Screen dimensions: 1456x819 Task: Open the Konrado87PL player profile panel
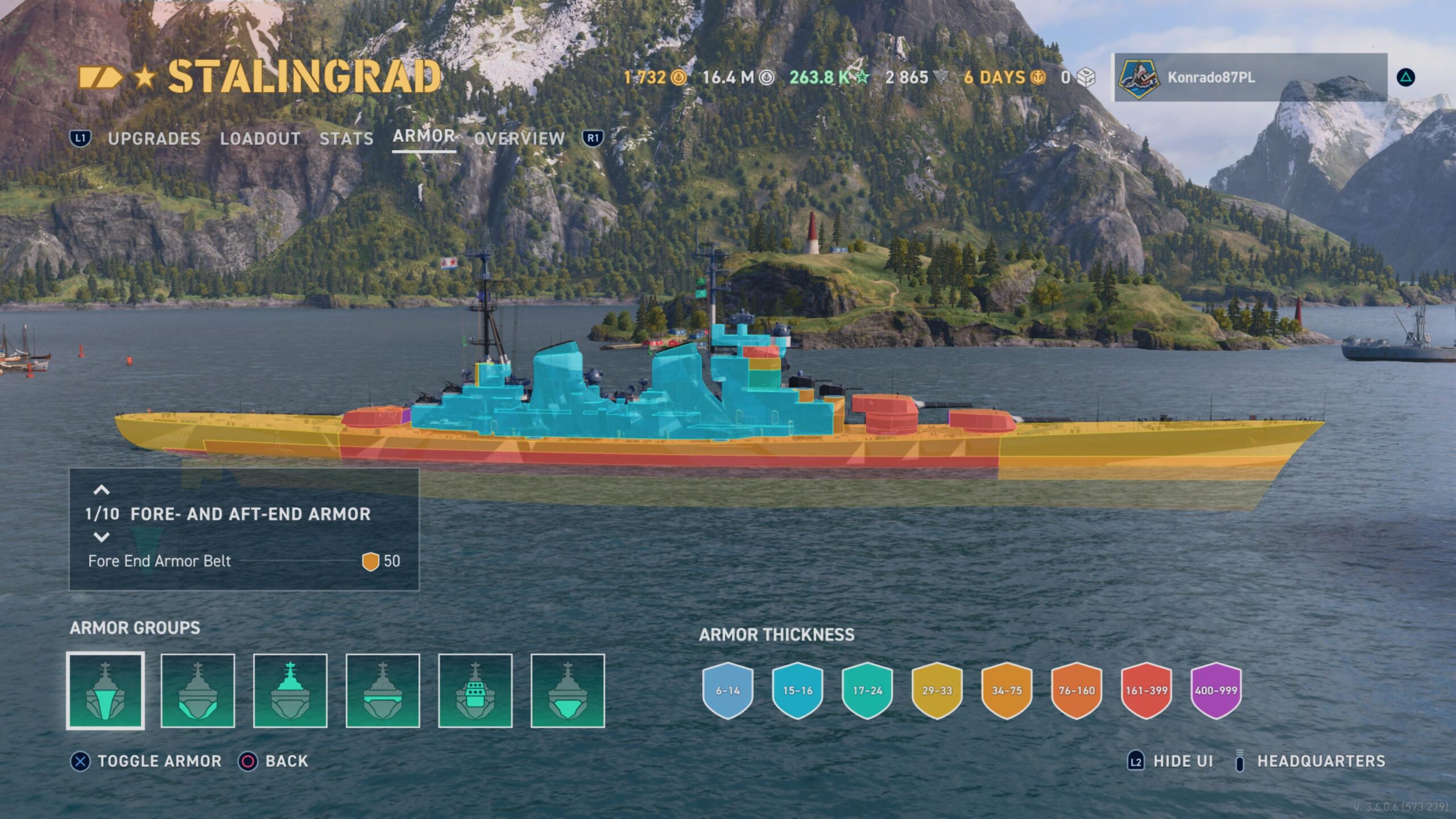point(1250,77)
